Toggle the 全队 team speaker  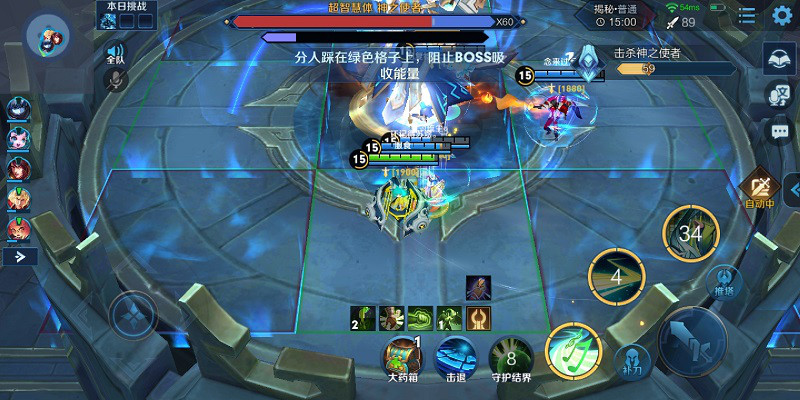(115, 53)
